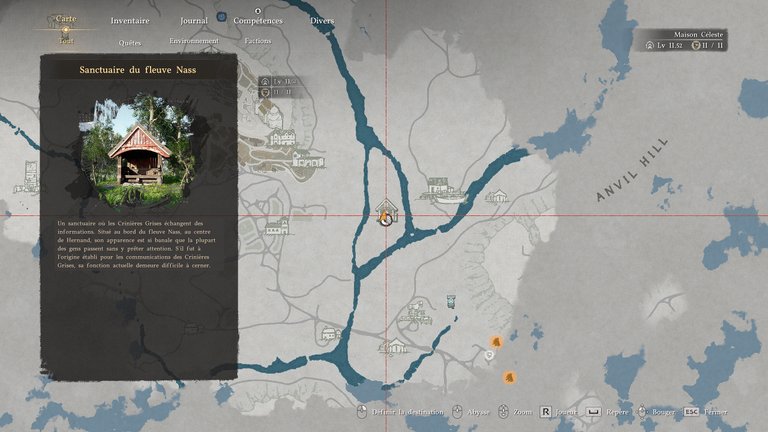The image size is (768, 432).
Task: Filter the map by Environnement
Action: pos(194,41)
